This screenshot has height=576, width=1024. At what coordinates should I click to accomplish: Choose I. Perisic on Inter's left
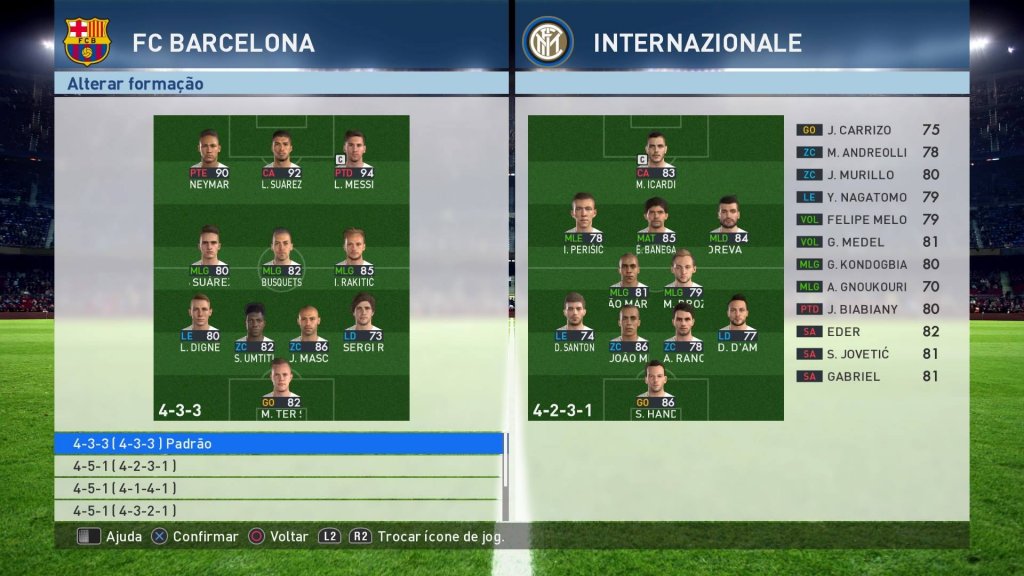pyautogui.click(x=584, y=222)
